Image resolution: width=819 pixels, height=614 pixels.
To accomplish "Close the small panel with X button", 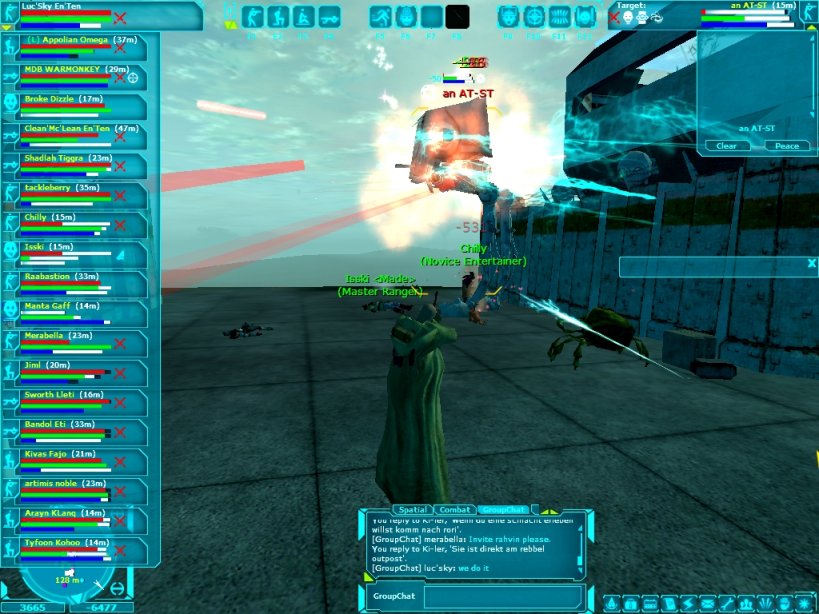I will click(x=812, y=263).
